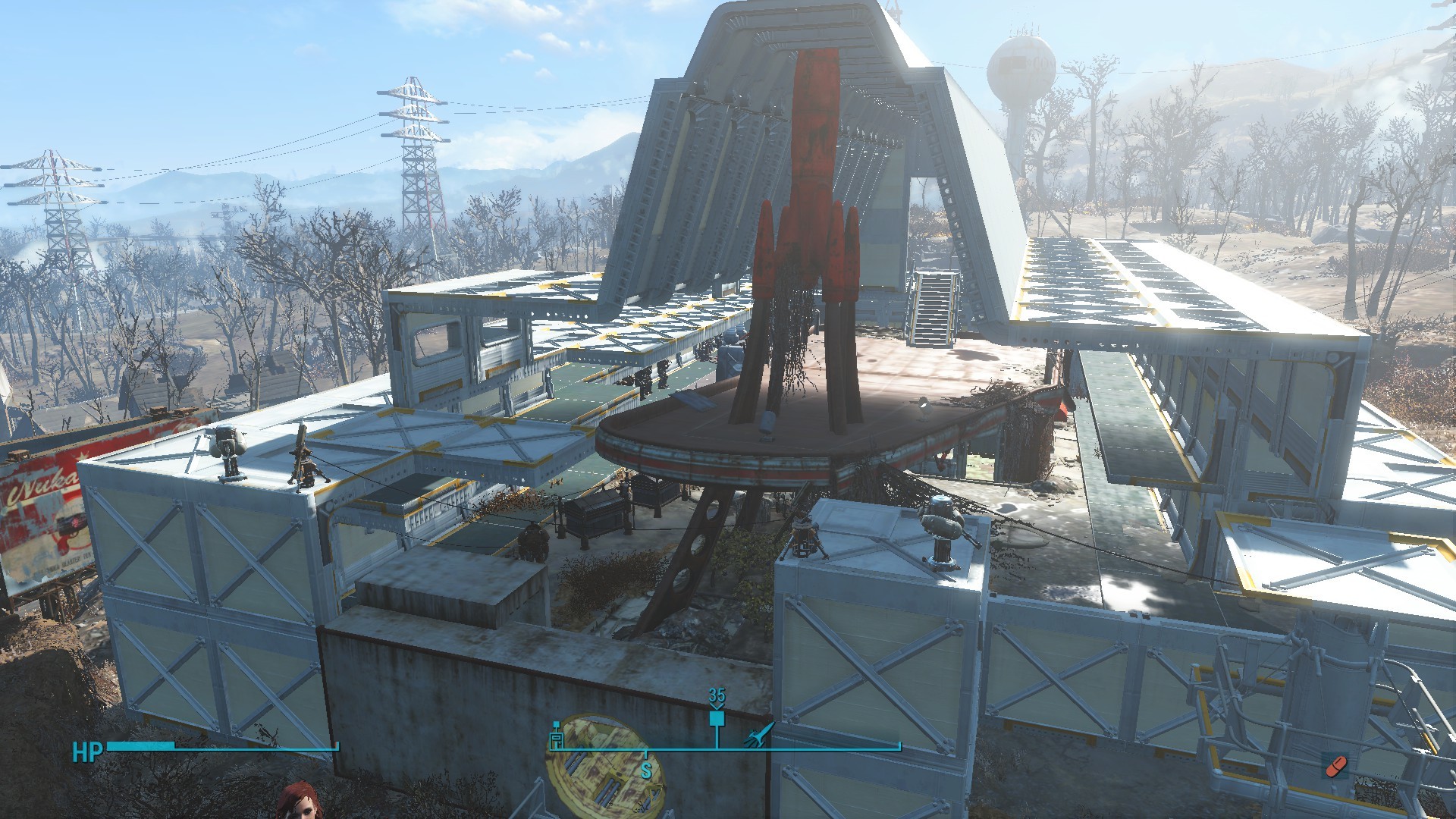1456x819 pixels.
Task: Click the S heading on the compass
Action: point(646,772)
